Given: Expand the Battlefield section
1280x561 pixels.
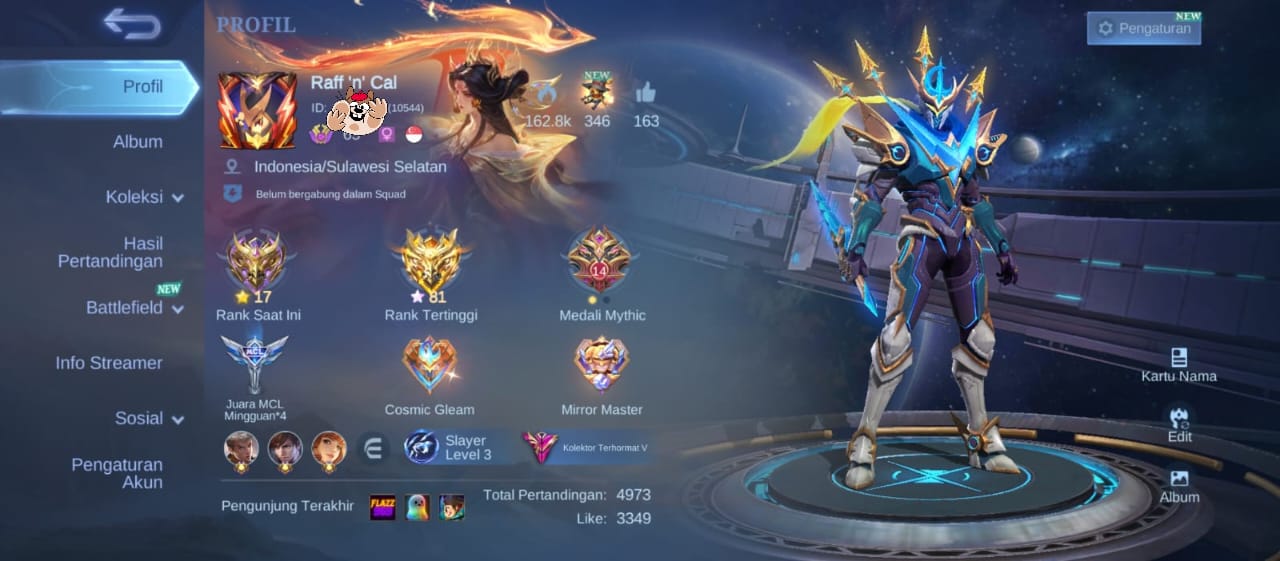Looking at the screenshot, I should click(x=134, y=308).
